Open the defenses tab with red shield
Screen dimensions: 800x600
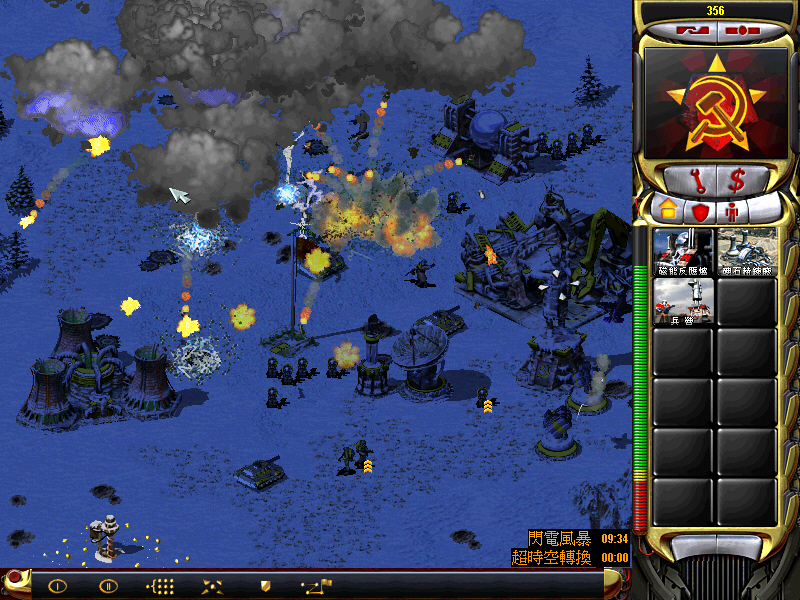click(x=699, y=211)
